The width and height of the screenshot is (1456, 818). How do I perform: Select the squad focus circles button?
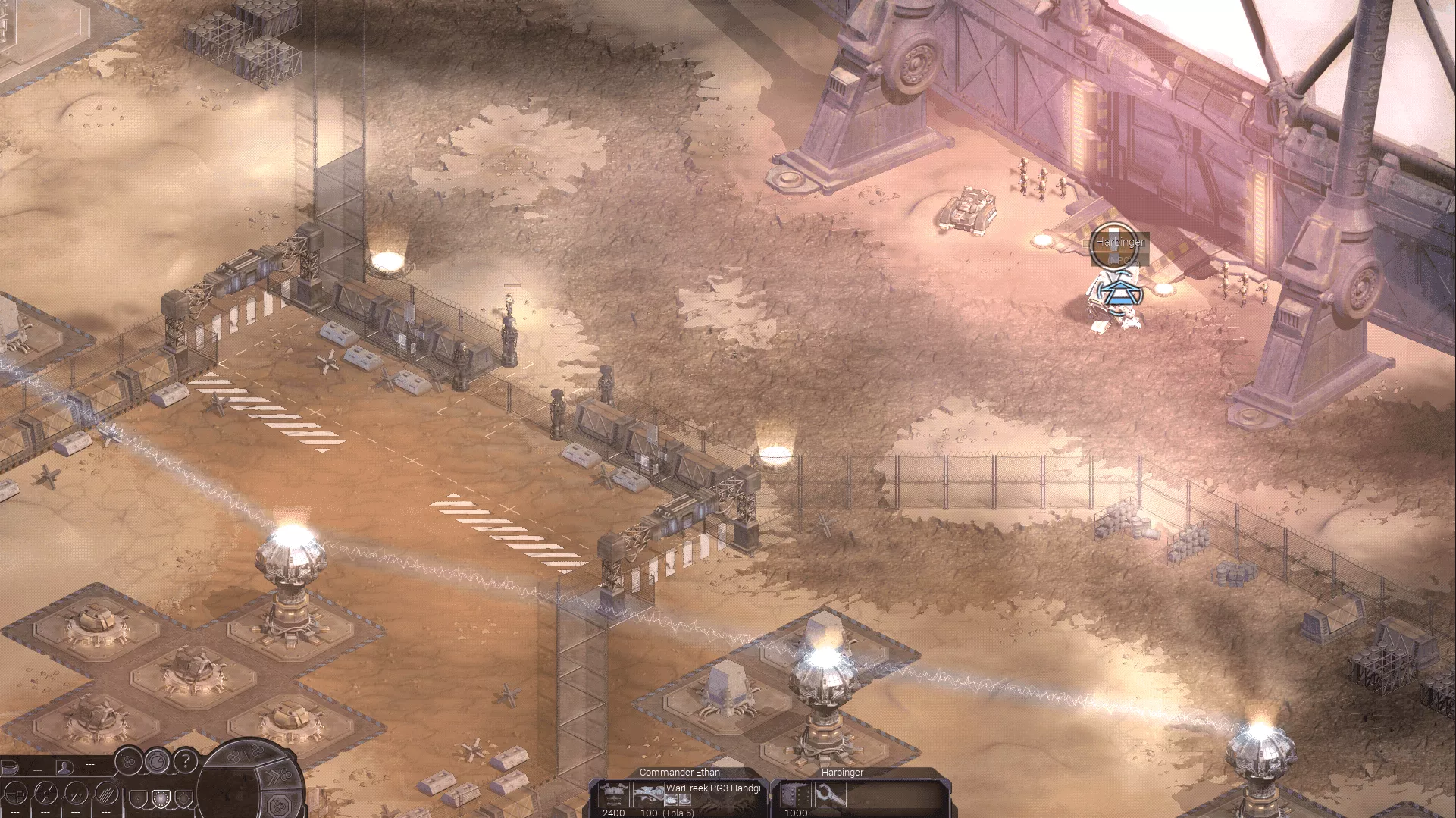click(x=129, y=760)
